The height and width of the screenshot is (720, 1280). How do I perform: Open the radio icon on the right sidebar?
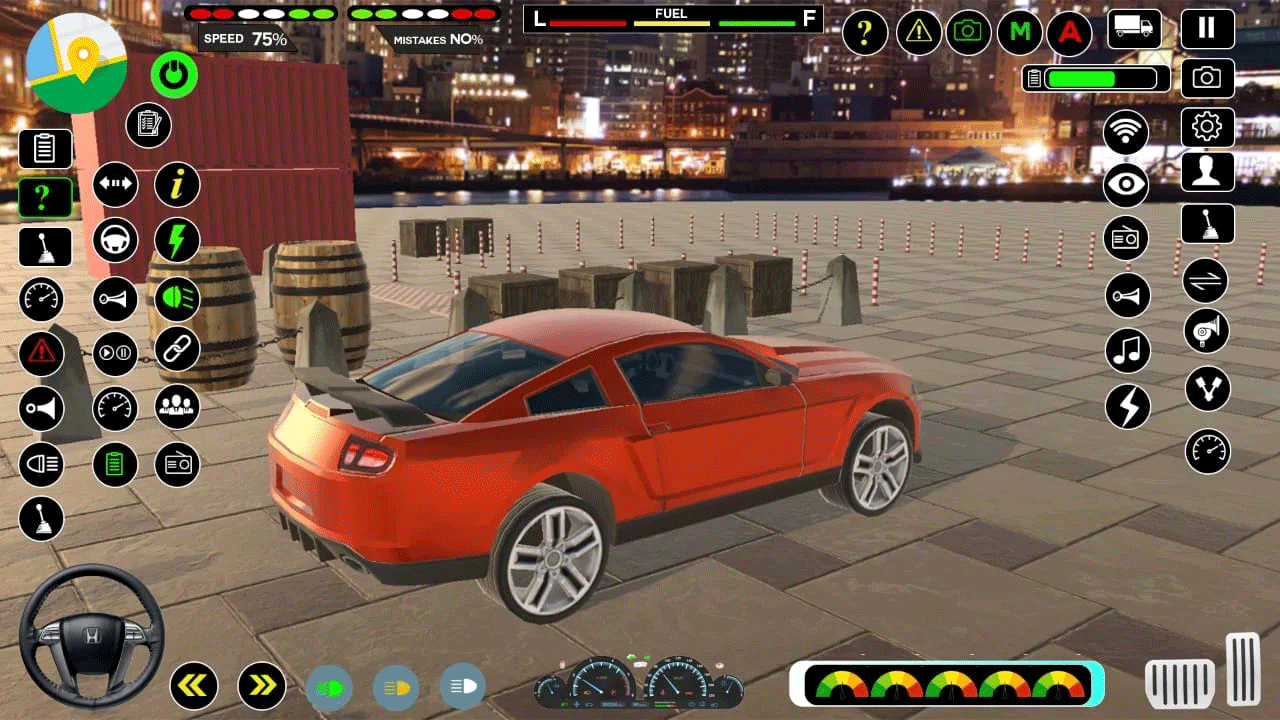coord(1126,238)
